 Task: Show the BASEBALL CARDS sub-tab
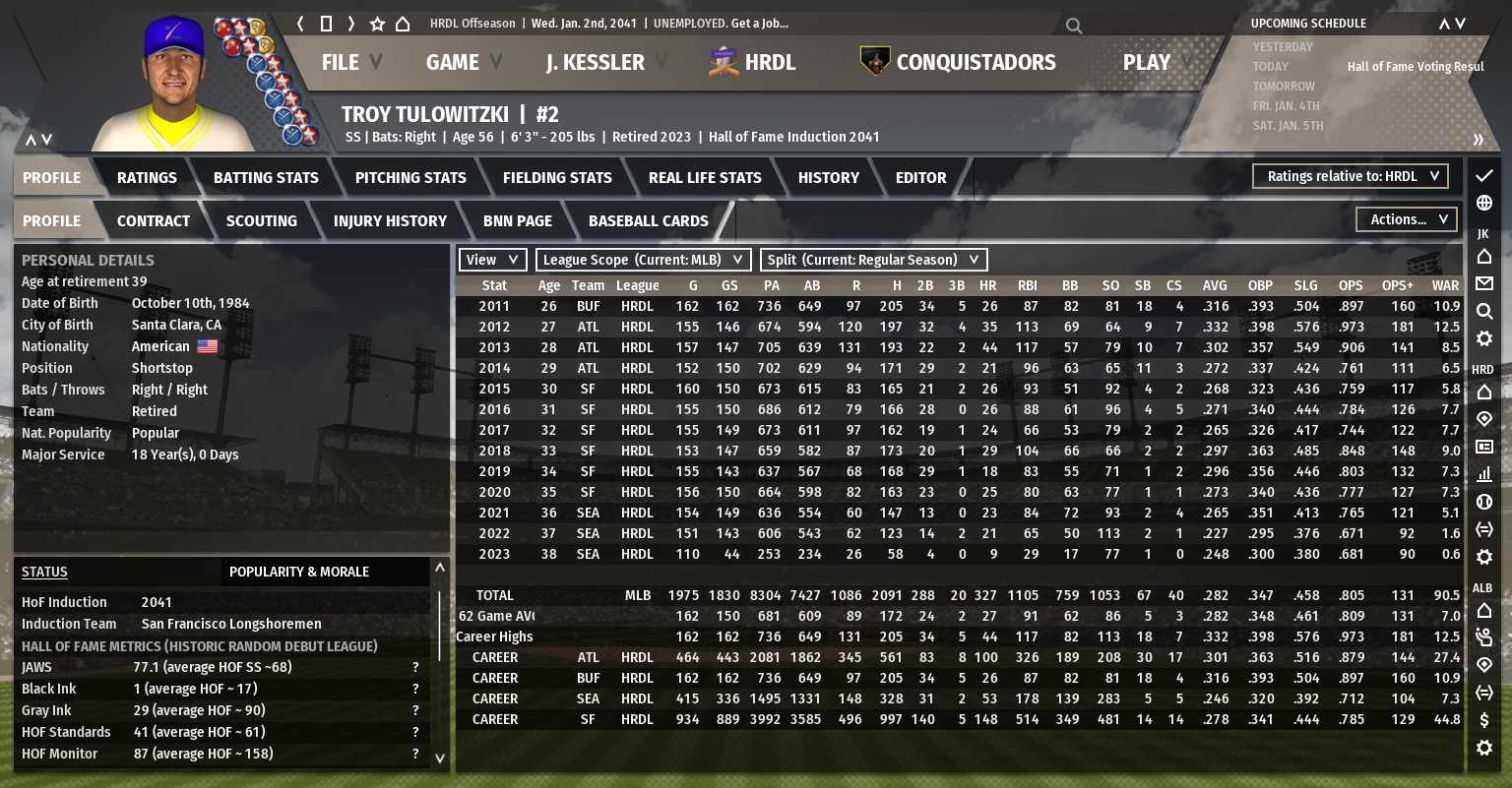coord(648,221)
